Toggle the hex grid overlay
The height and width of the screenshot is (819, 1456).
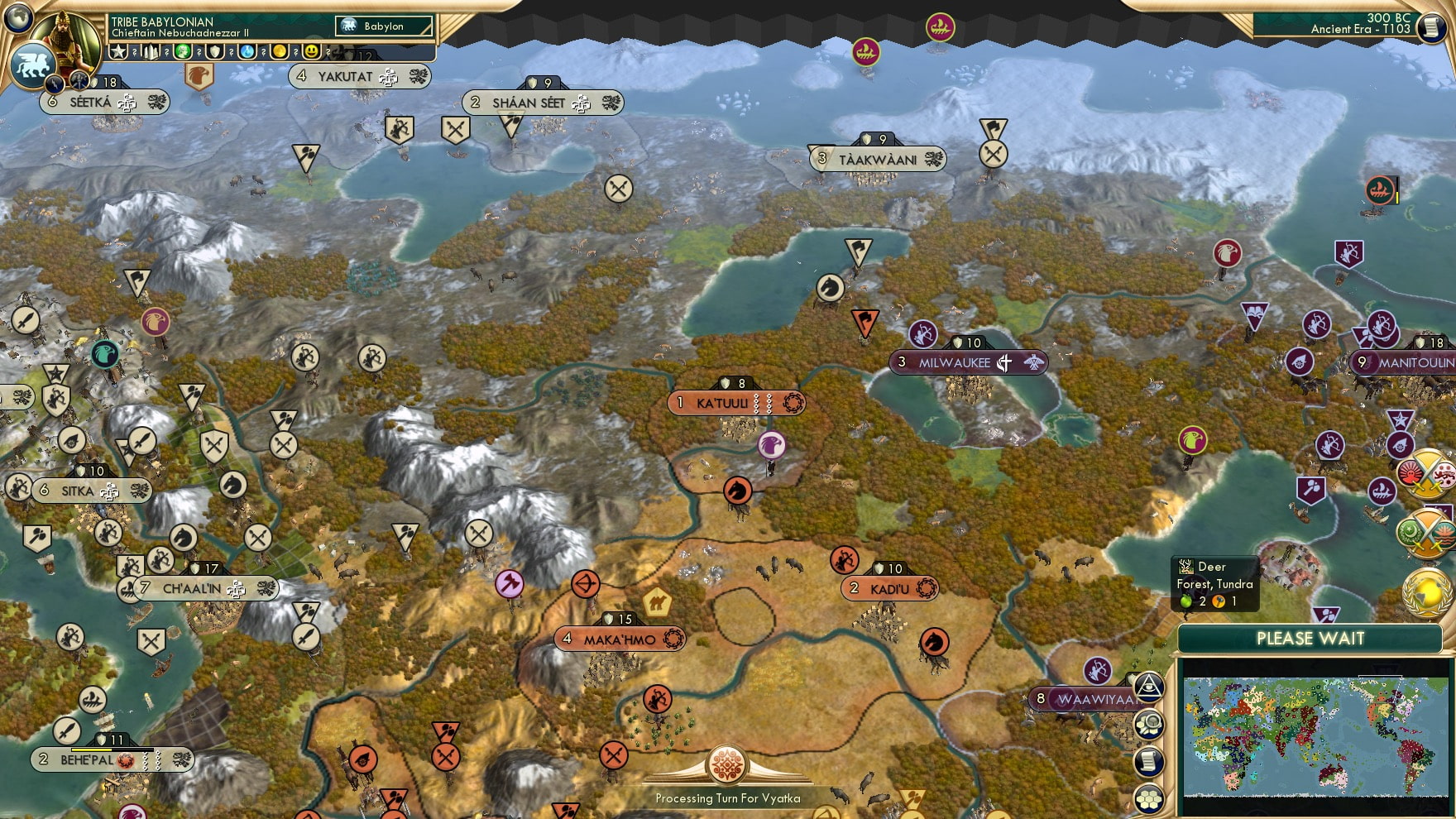click(1148, 797)
